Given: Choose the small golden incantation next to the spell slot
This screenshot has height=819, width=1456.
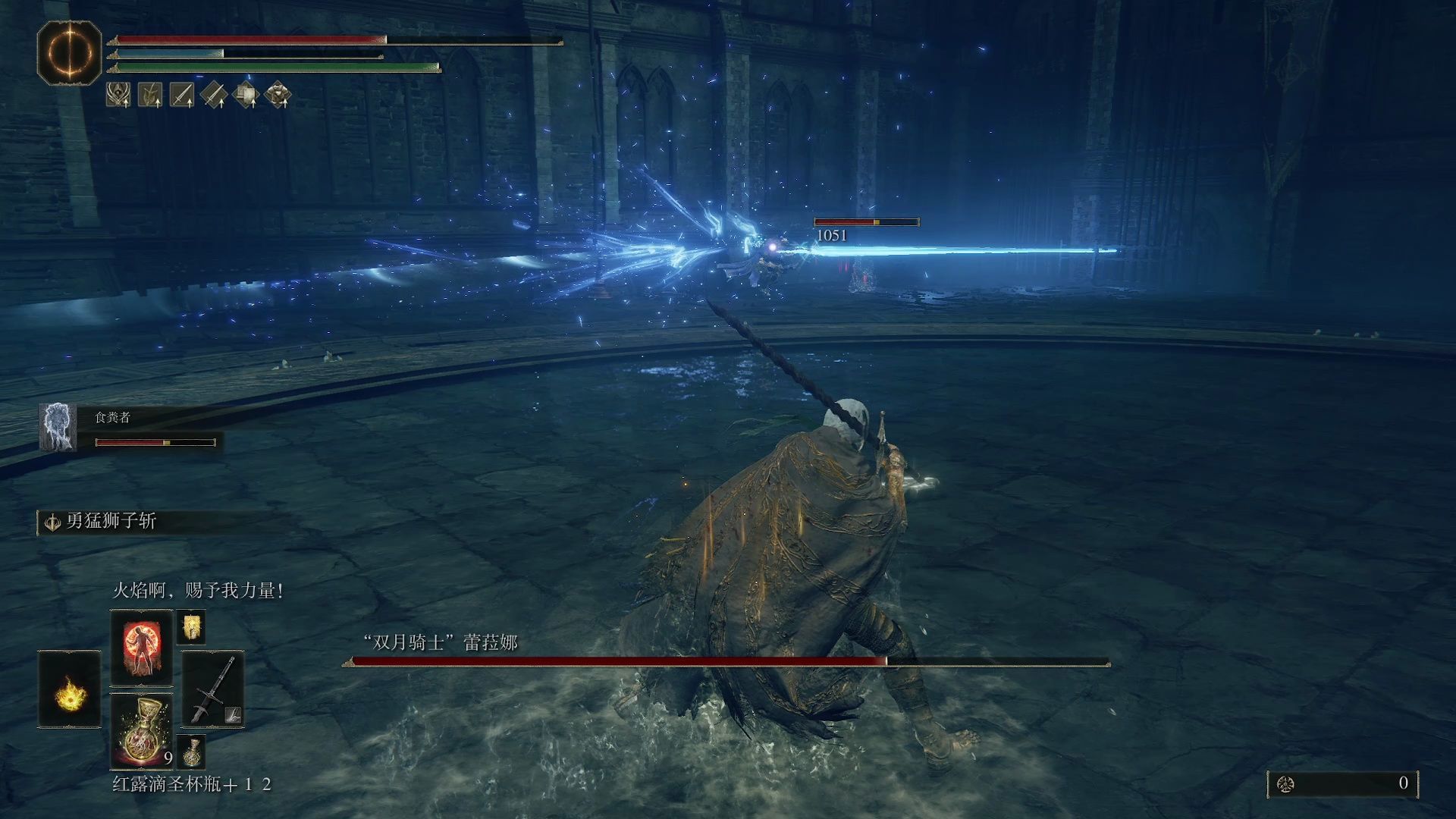Looking at the screenshot, I should pyautogui.click(x=190, y=628).
